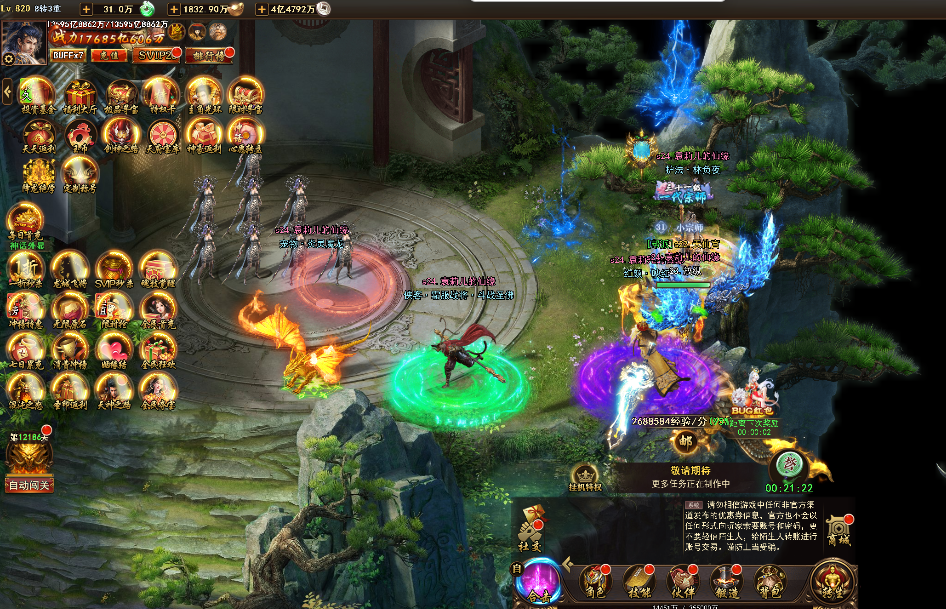
Task: Click the 自动闯关 auto stage button
Action: [29, 485]
